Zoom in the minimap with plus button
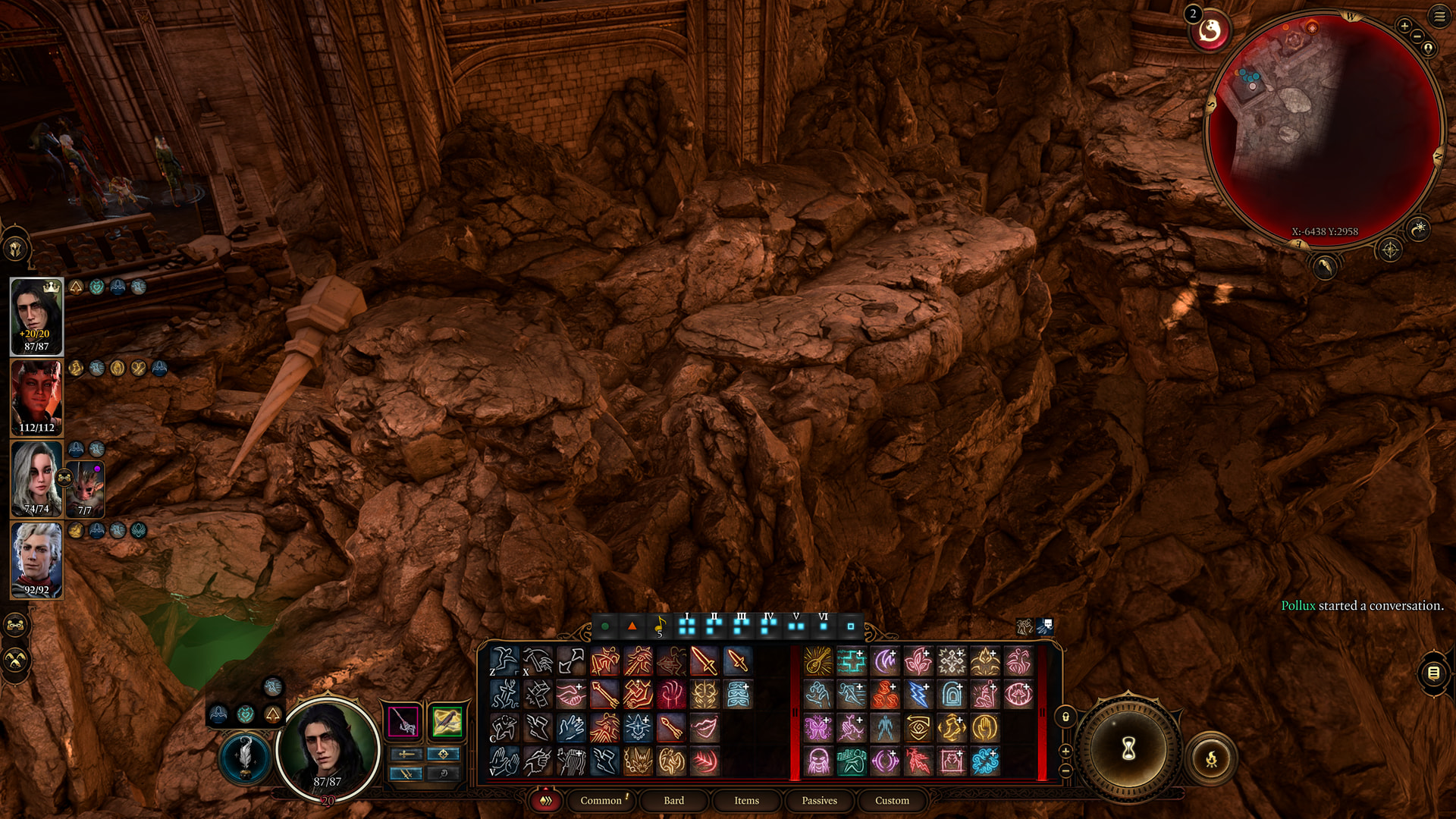 pos(1404,27)
